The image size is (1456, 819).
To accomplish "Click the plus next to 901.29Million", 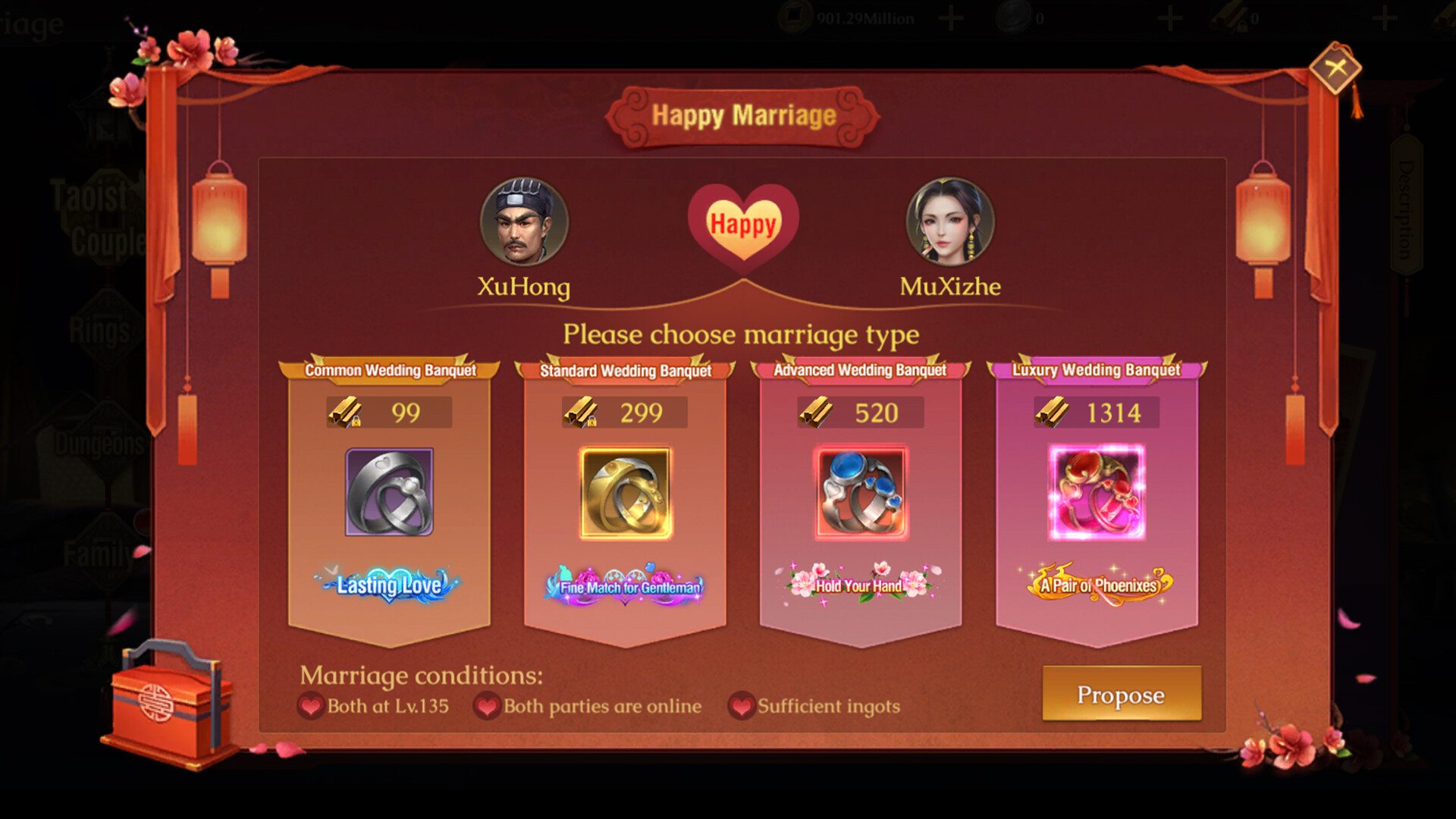I will (949, 17).
